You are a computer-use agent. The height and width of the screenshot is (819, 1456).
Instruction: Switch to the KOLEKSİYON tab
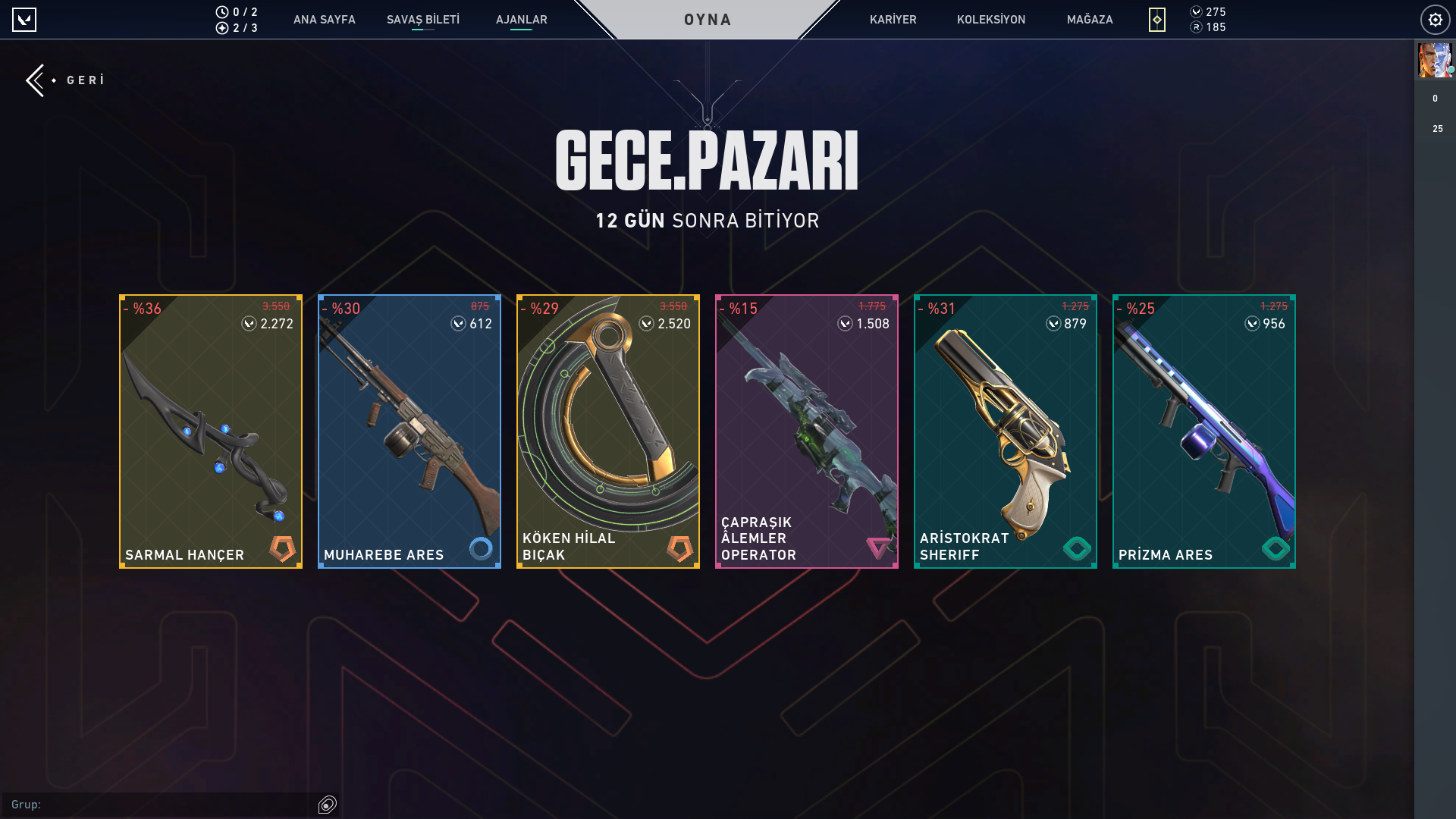coord(990,20)
